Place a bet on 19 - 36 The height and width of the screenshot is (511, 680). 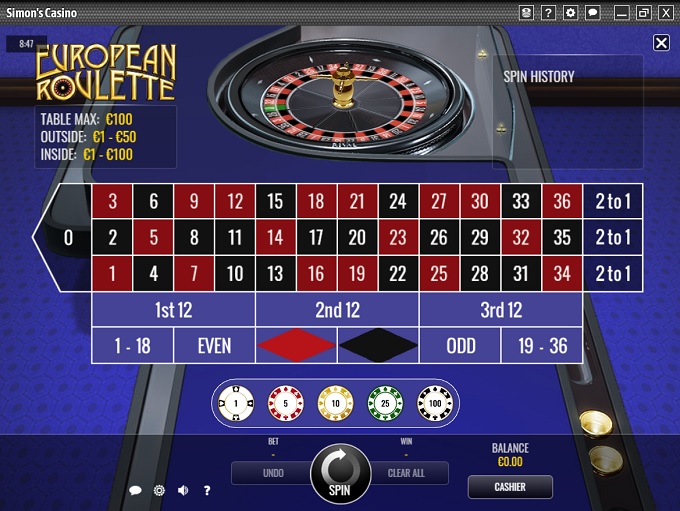tap(542, 346)
